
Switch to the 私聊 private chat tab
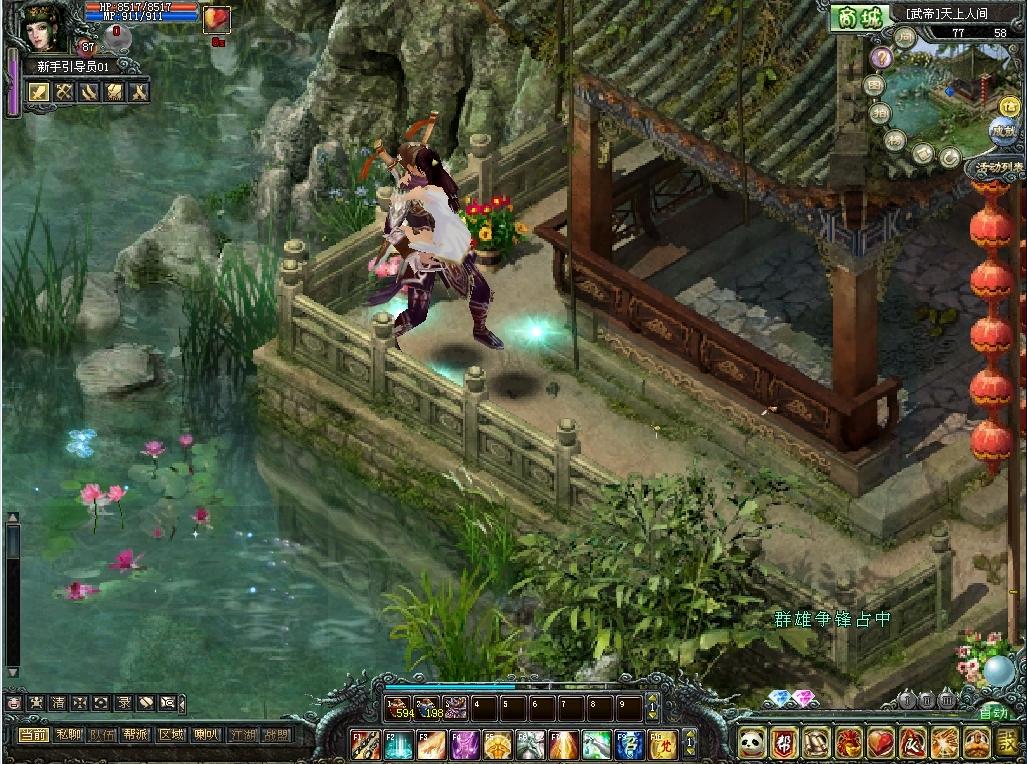click(x=68, y=734)
